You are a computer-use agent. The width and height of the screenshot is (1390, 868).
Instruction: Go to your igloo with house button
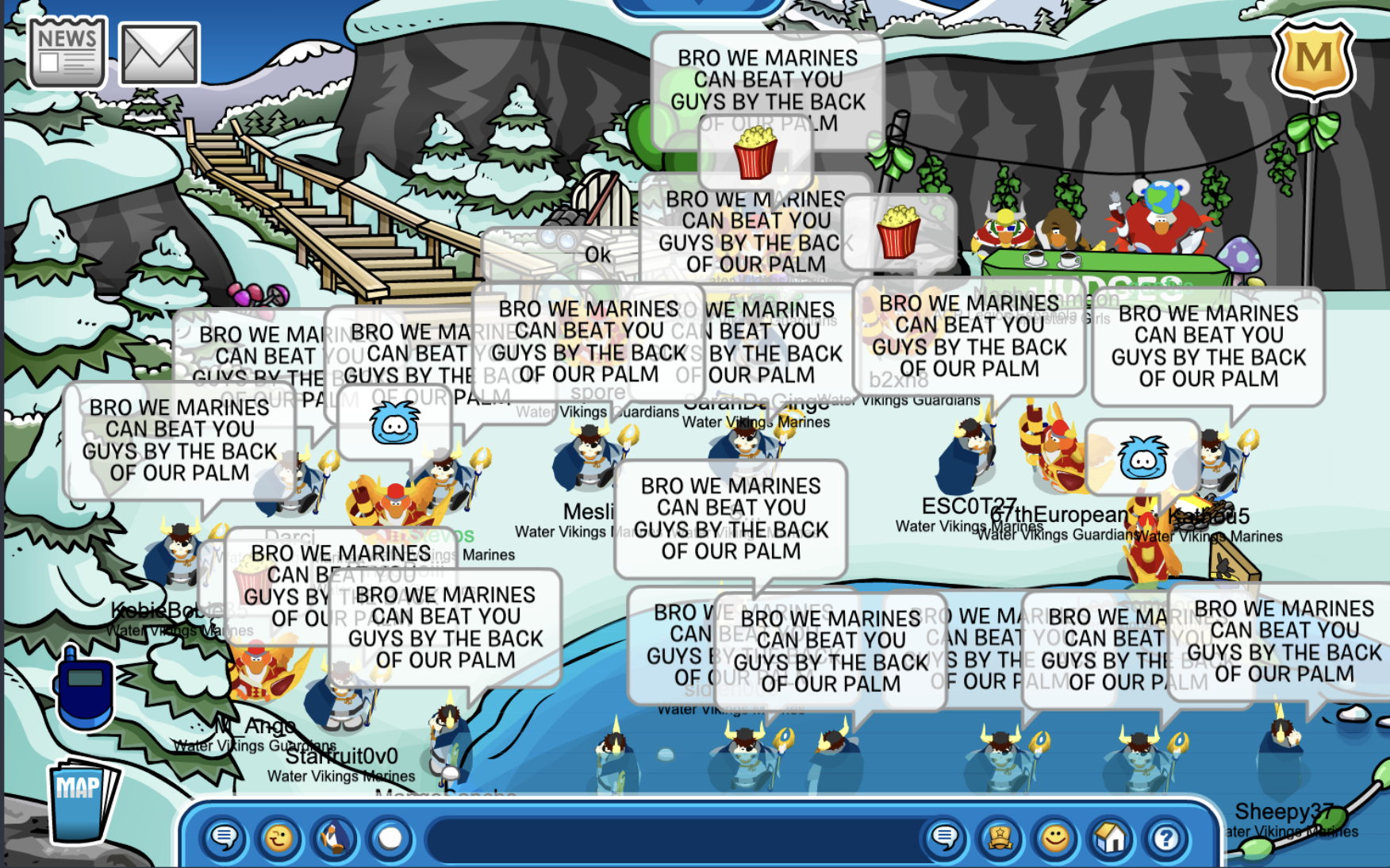tap(1111, 838)
